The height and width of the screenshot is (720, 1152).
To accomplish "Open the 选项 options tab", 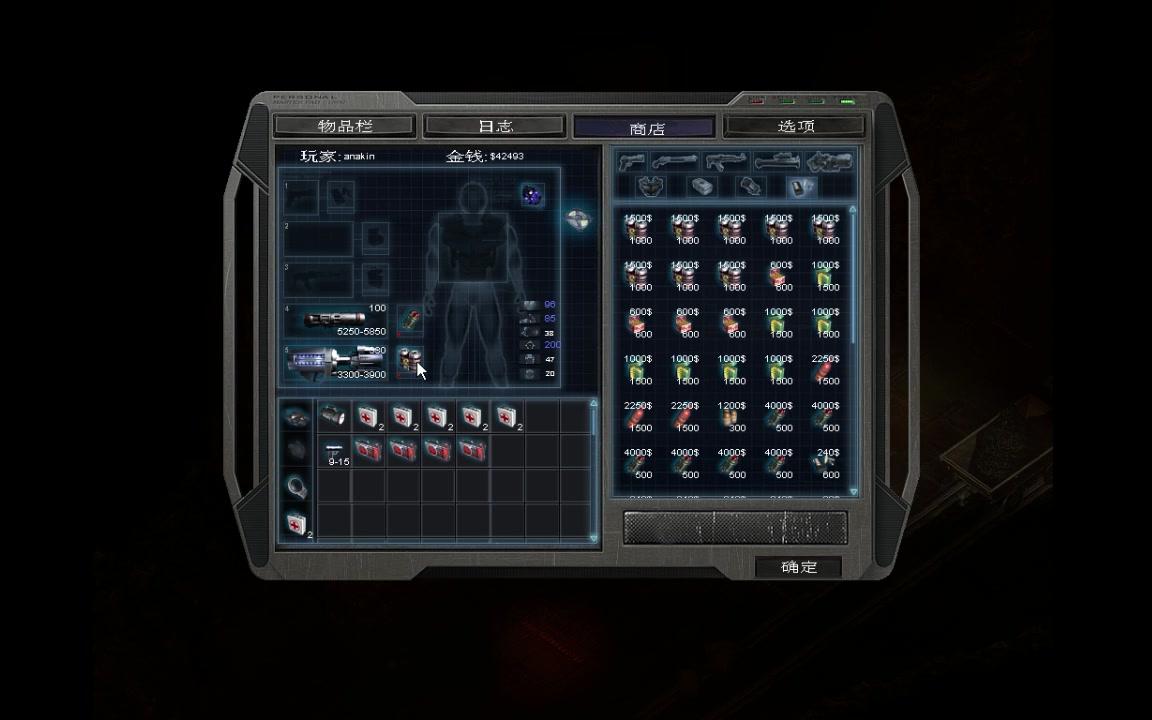I will 796,126.
